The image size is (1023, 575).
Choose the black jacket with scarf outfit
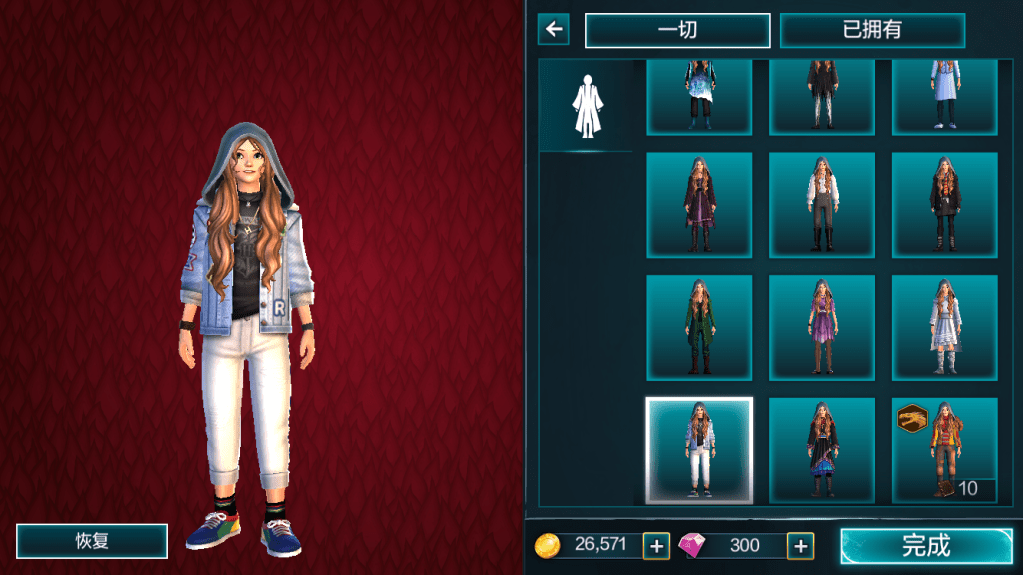click(945, 205)
